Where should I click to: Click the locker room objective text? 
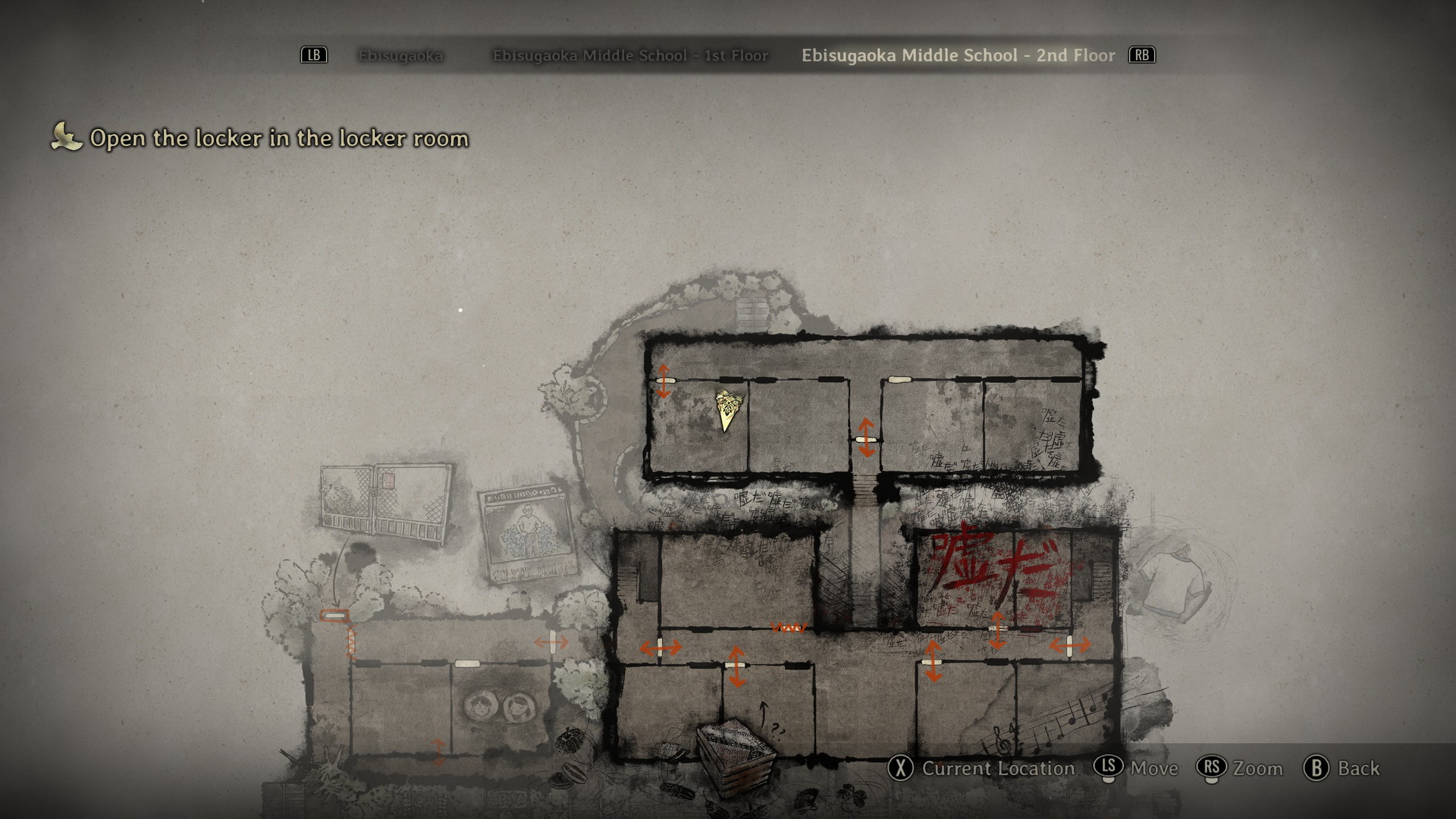(x=279, y=138)
